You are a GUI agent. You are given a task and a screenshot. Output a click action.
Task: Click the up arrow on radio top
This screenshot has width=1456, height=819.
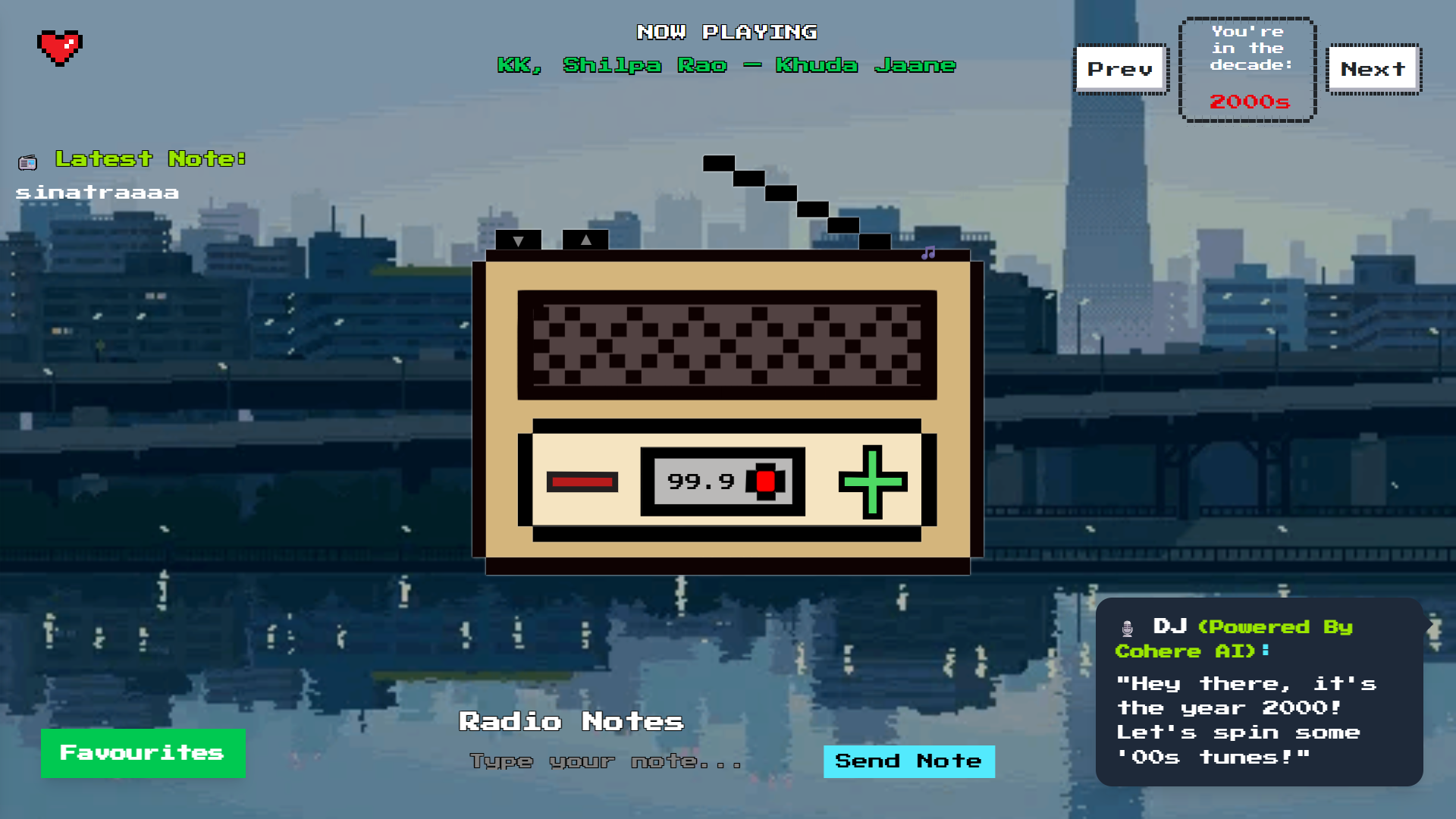coord(585,240)
